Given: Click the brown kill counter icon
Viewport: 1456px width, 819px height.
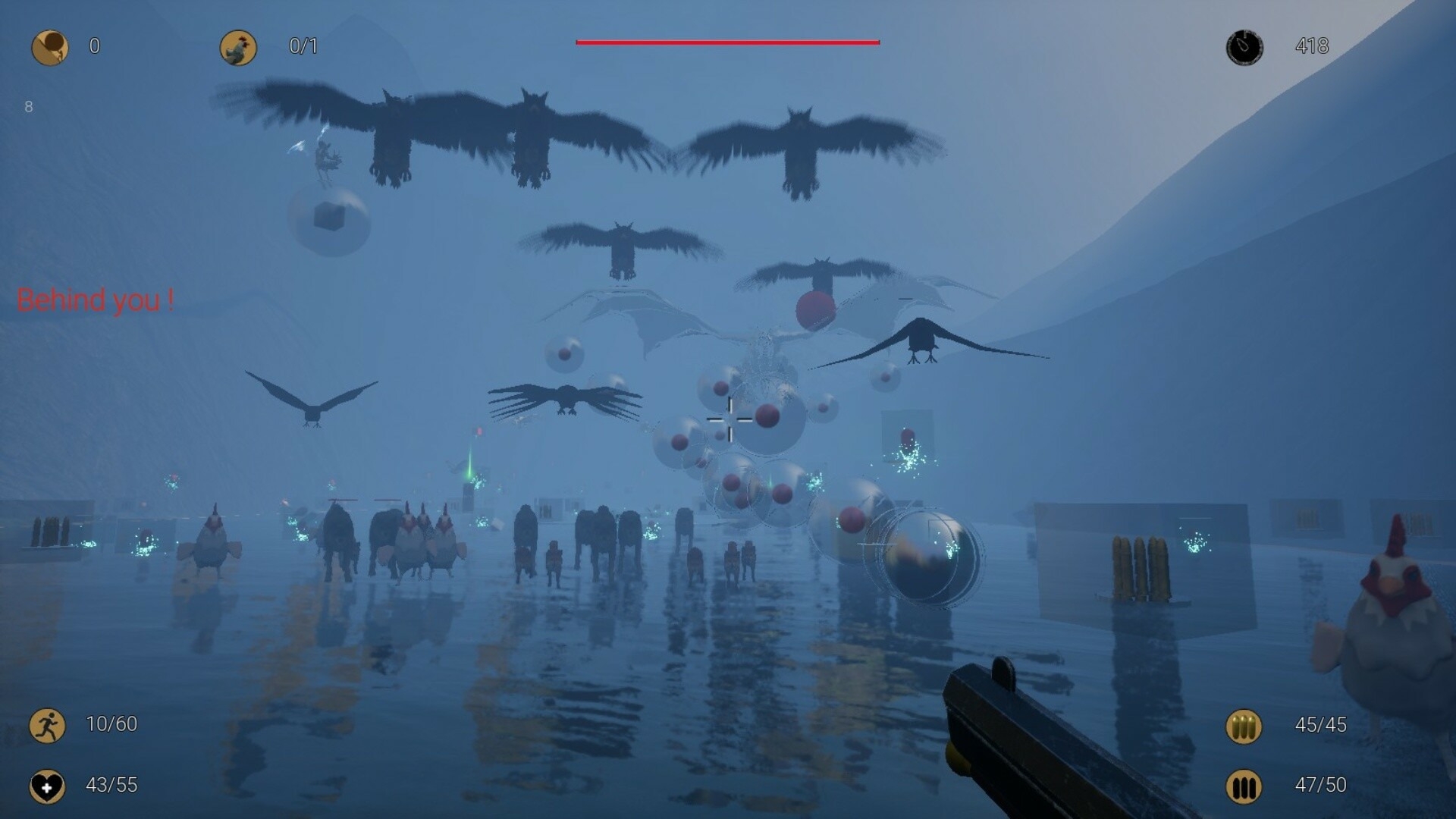Looking at the screenshot, I should coord(50,47).
